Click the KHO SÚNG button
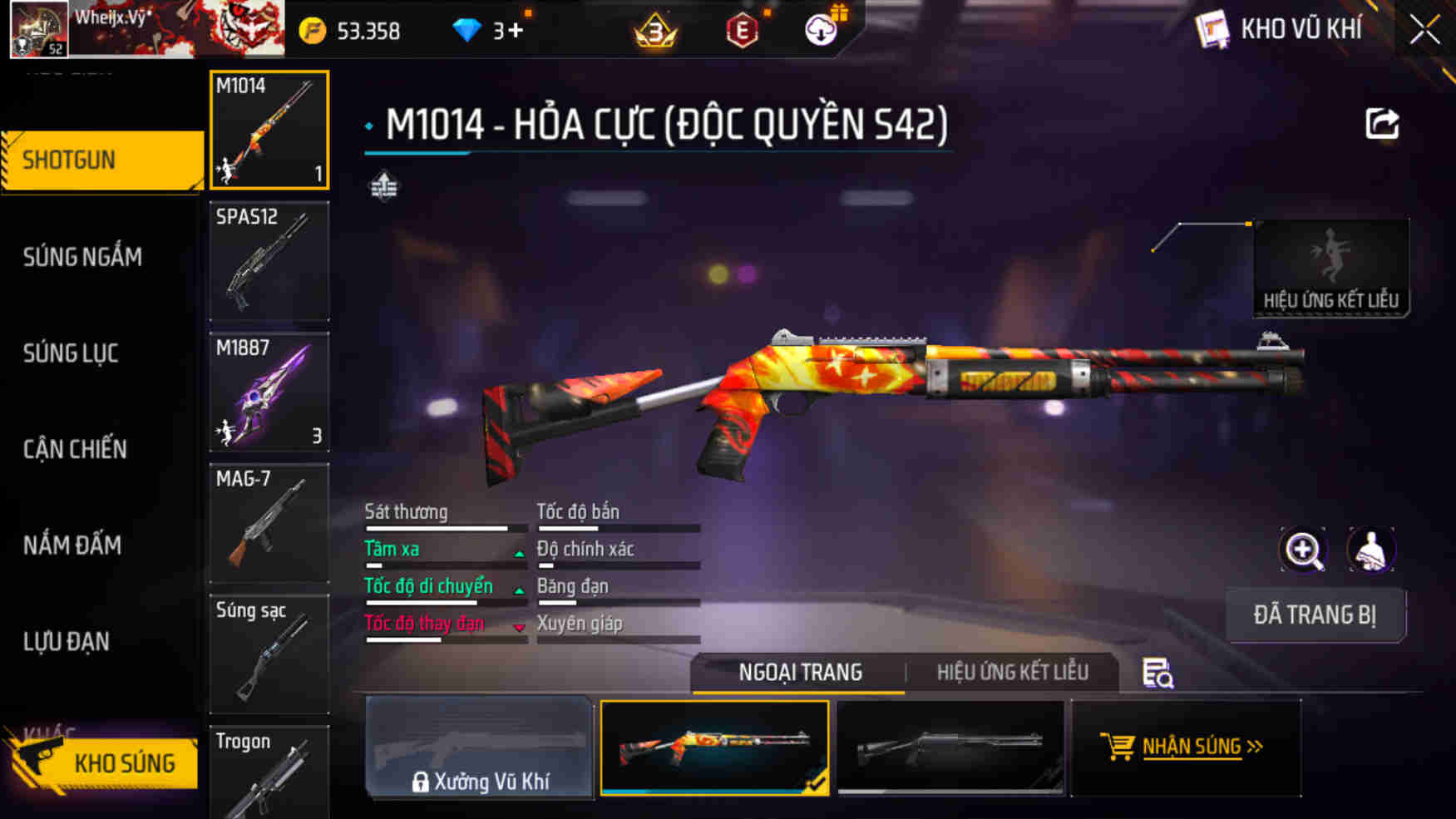 click(x=106, y=762)
